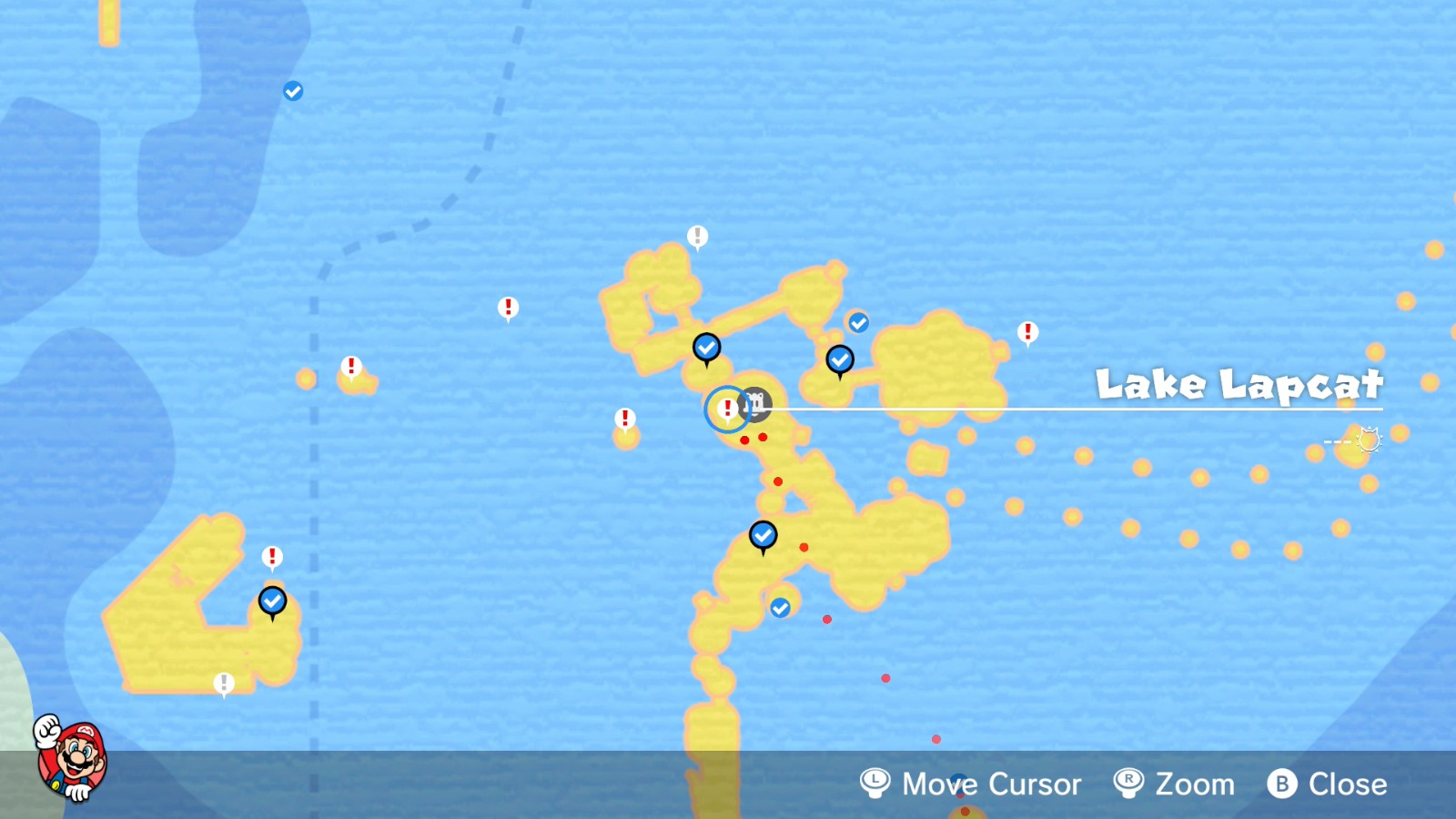The image size is (1456, 819).
Task: Click the small checkmark badge on the lower peninsula
Action: 780,608
